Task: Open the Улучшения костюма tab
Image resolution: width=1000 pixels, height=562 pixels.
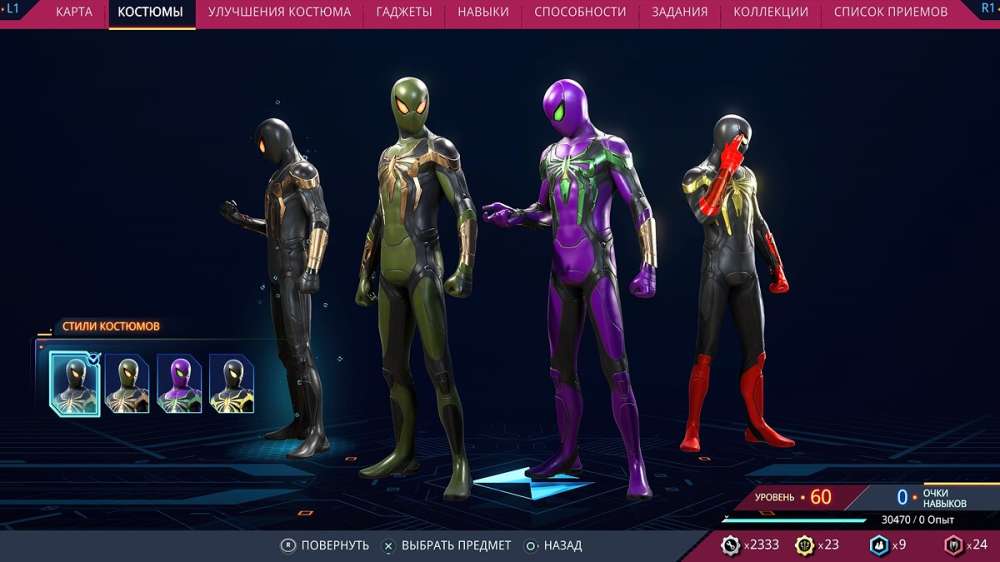Action: coord(279,12)
